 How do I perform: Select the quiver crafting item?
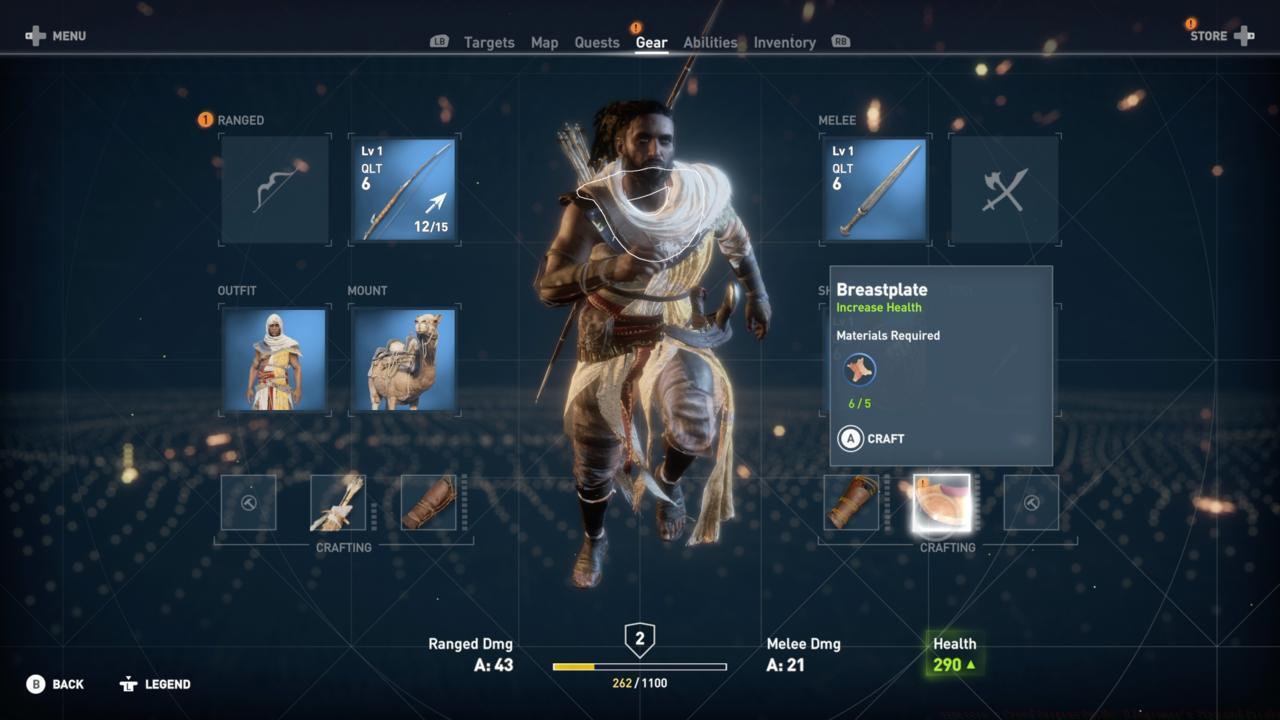[x=338, y=503]
